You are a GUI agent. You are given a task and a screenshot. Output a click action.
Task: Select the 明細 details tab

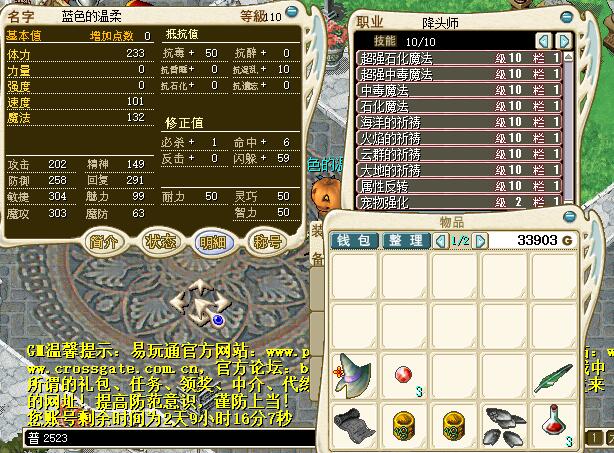coord(213,242)
